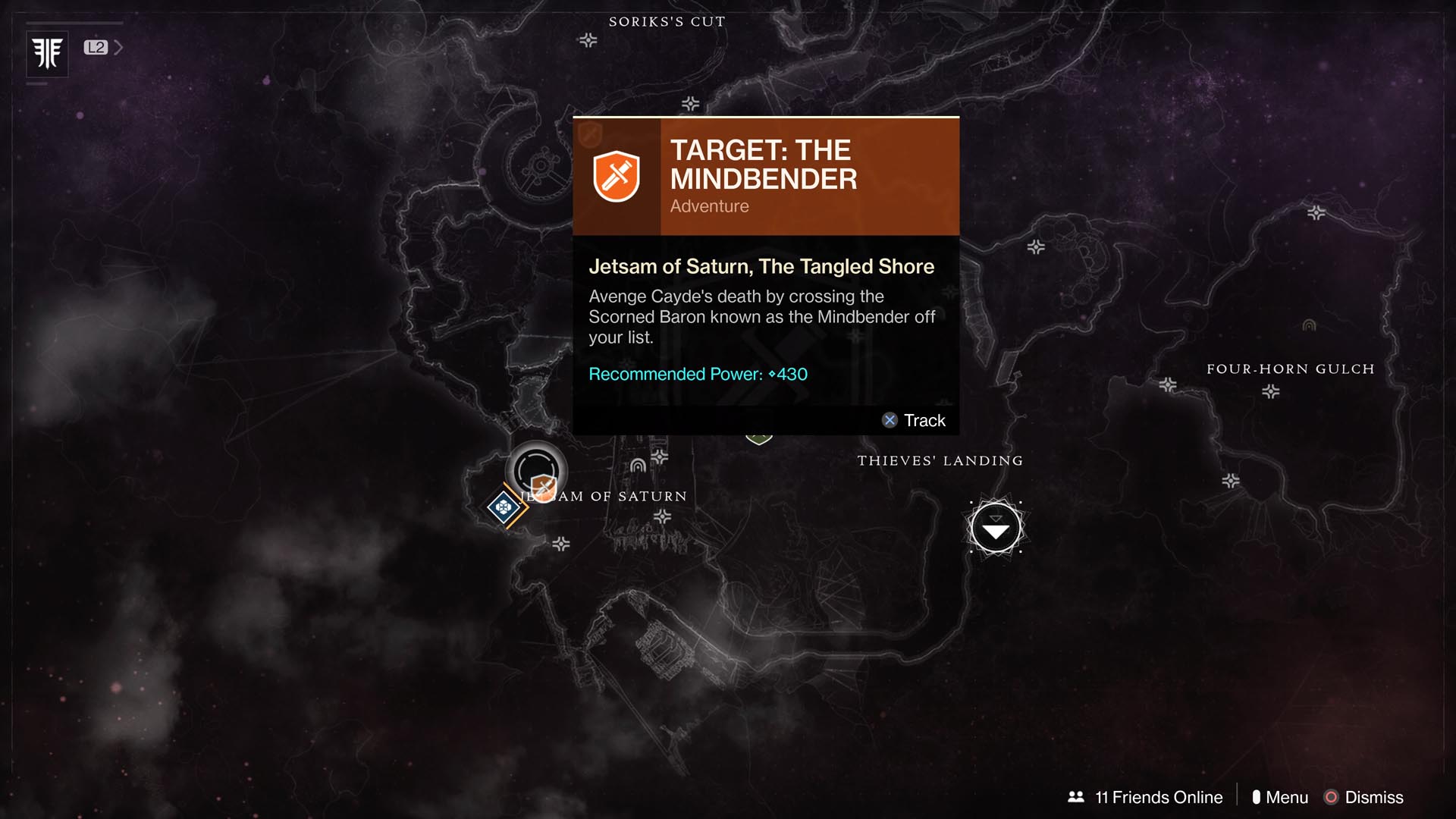Click the circled X button icon beside Track
Image resolution: width=1456 pixels, height=819 pixels.
click(x=890, y=420)
